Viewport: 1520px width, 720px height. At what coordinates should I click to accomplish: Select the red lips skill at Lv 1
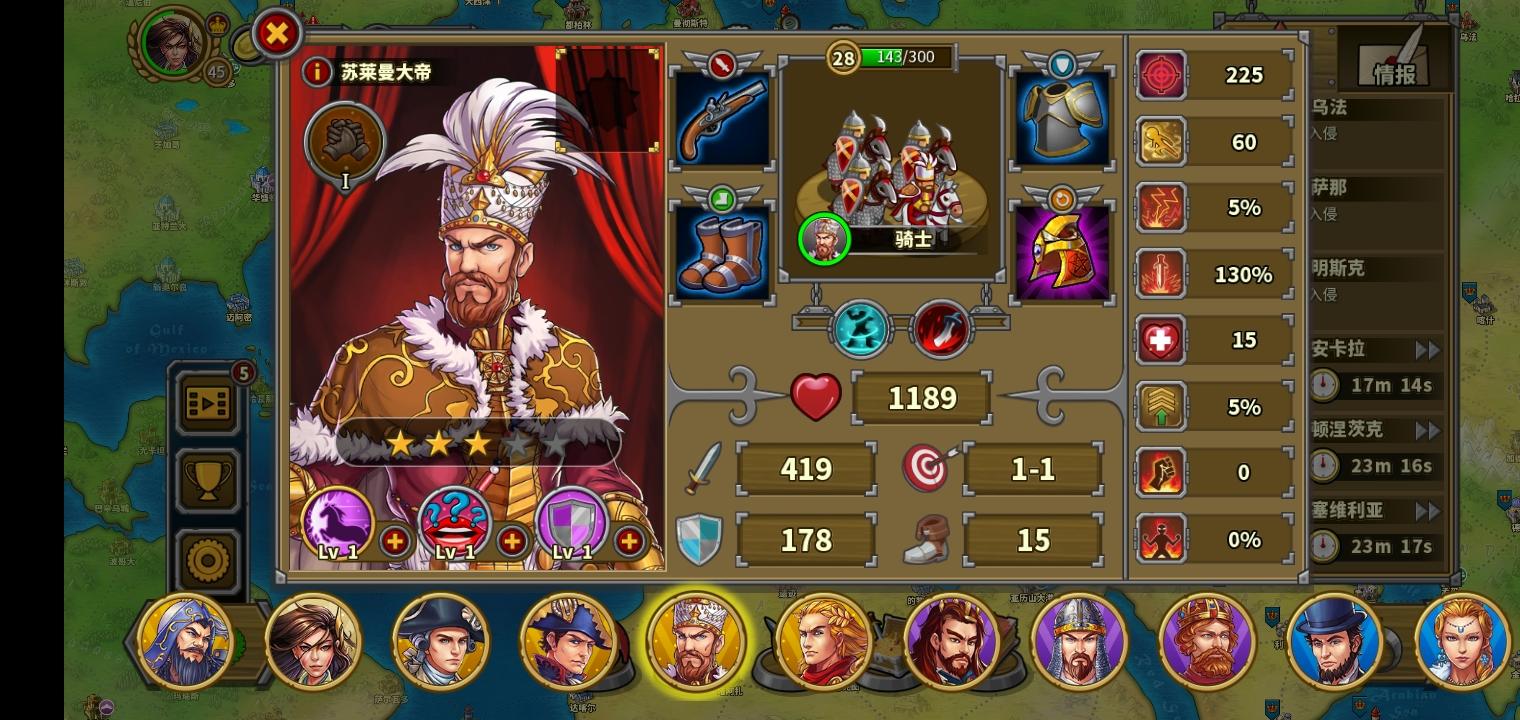pyautogui.click(x=455, y=522)
